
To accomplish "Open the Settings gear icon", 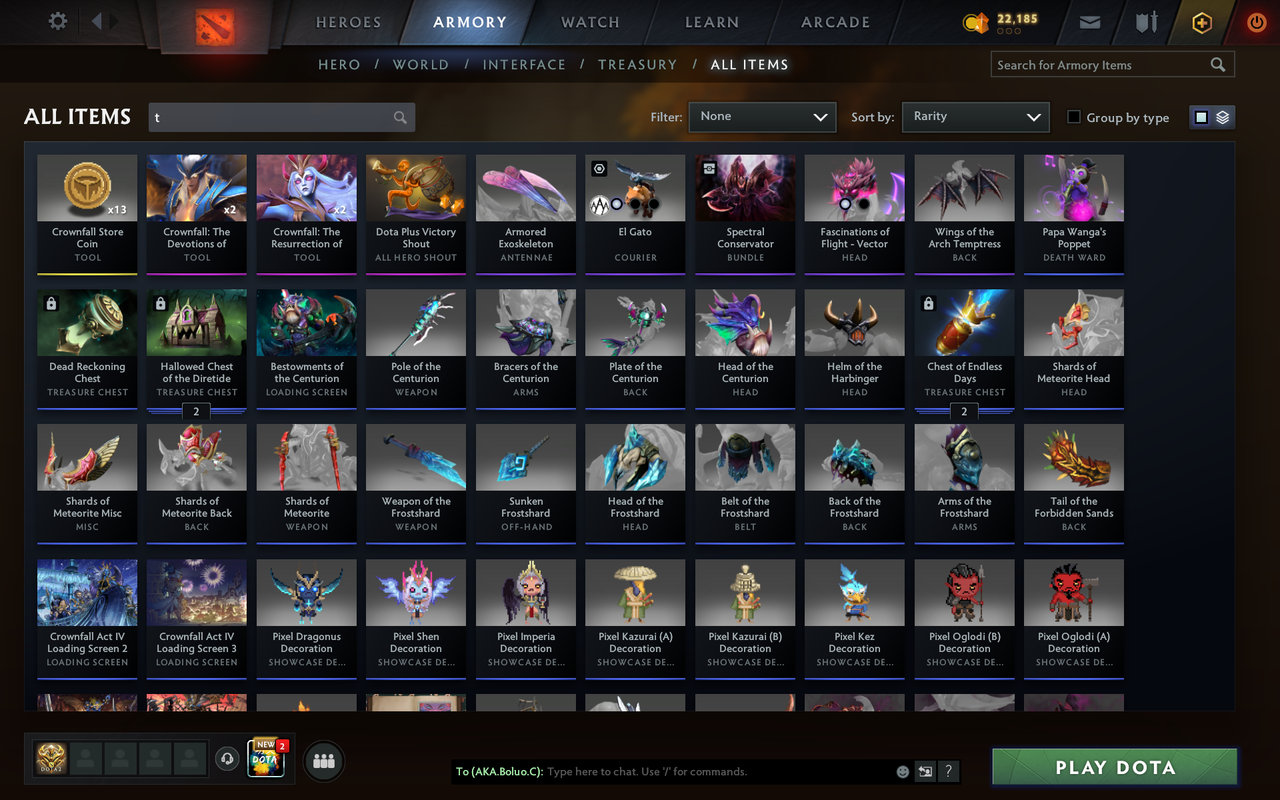I will (57, 20).
